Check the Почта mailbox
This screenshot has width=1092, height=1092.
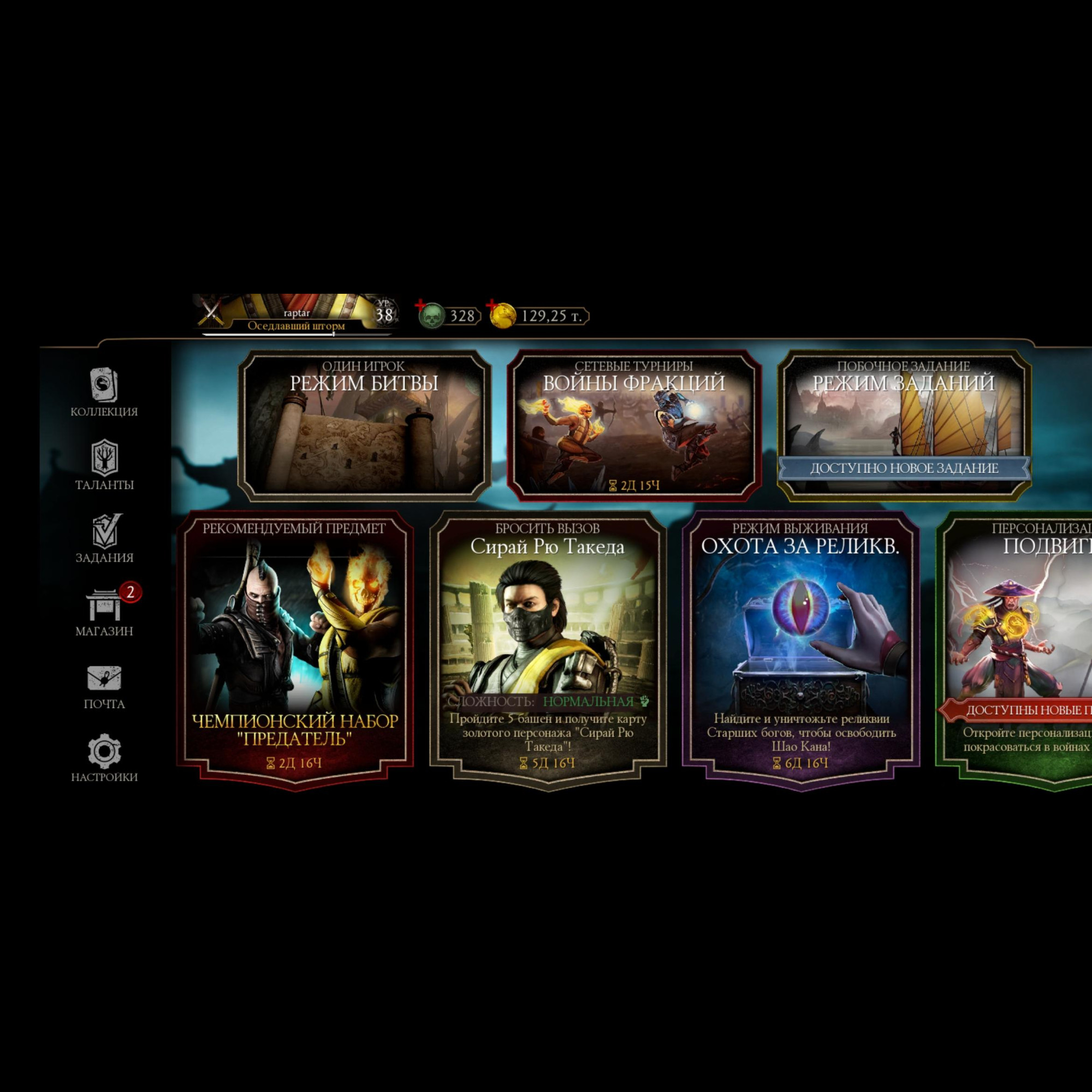click(105, 685)
